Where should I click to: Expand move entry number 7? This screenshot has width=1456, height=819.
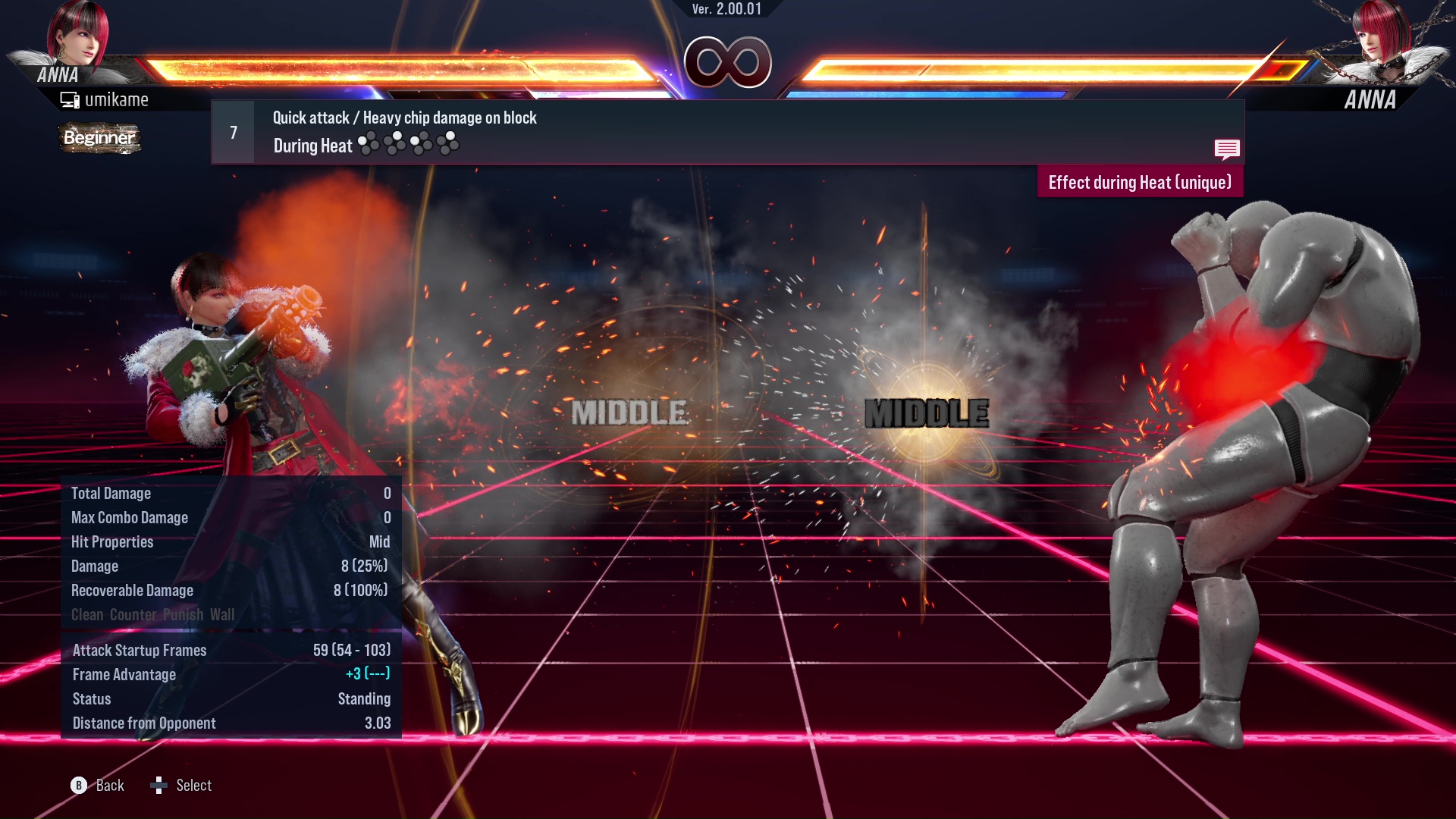point(233,132)
